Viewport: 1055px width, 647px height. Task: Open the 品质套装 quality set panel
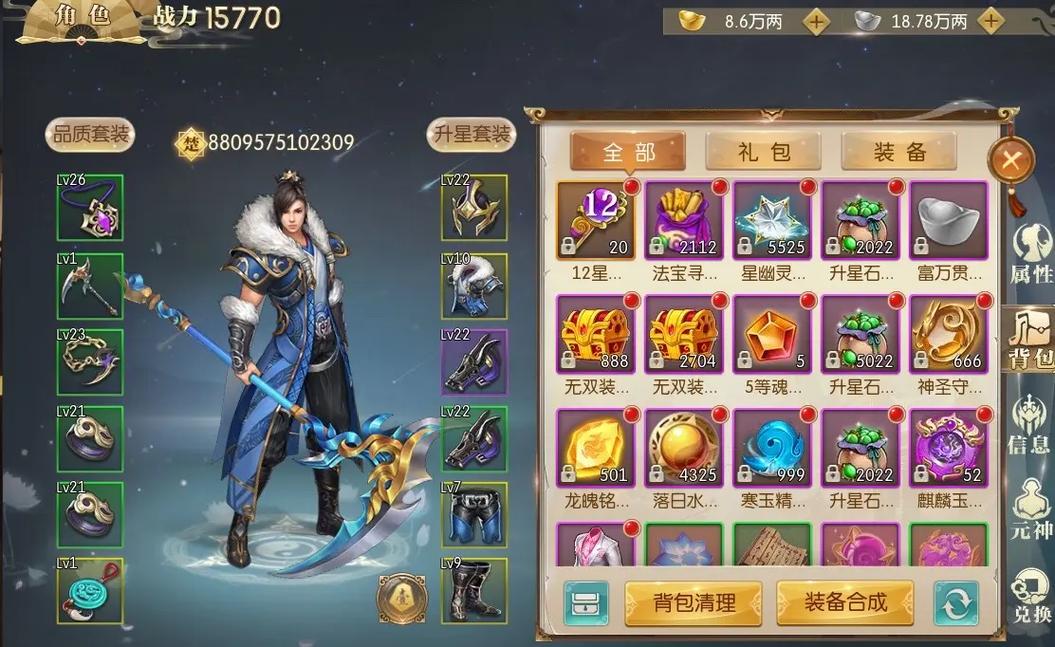coord(90,135)
